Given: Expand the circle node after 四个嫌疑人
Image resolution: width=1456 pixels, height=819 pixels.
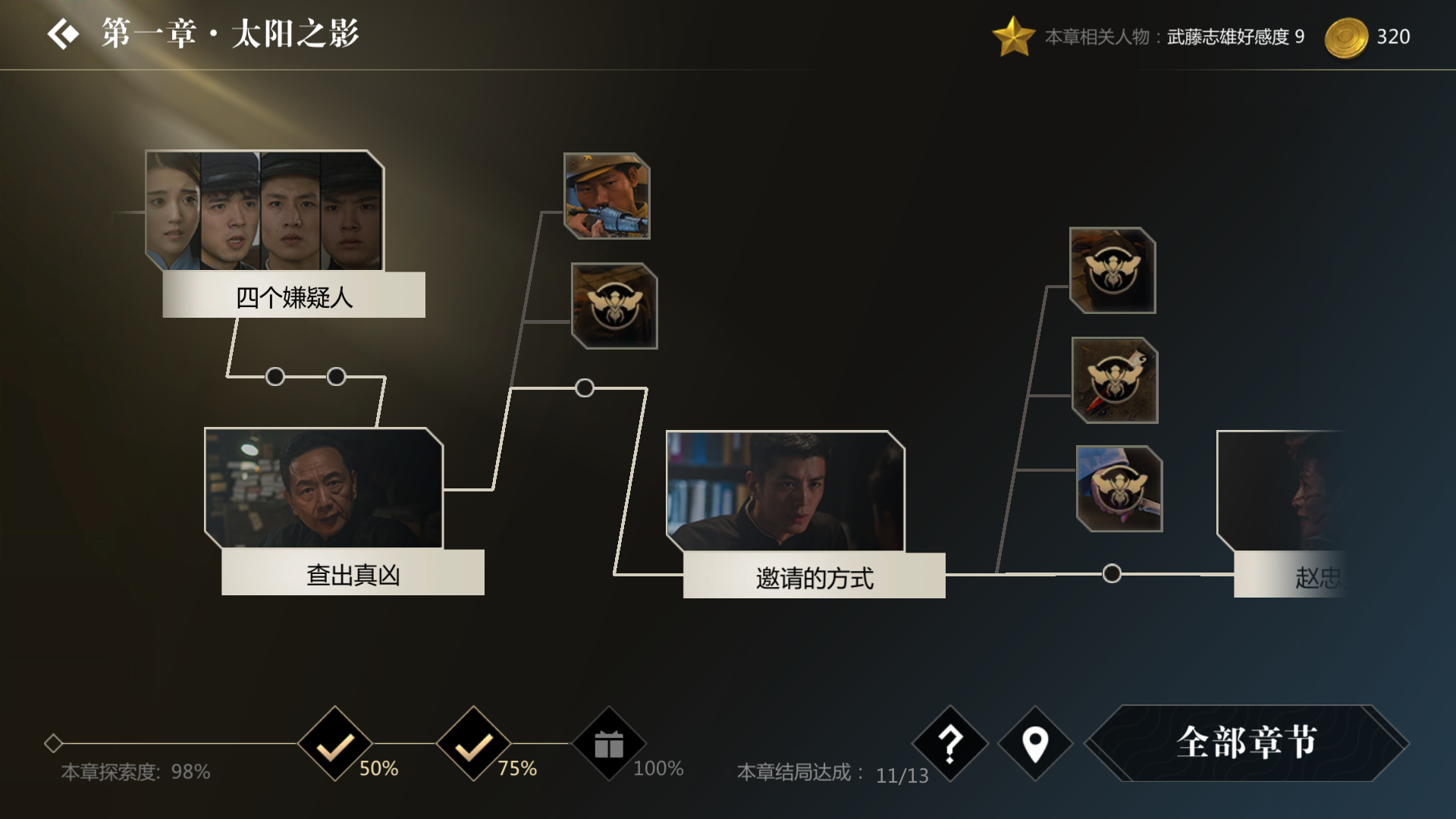Looking at the screenshot, I should click(274, 375).
